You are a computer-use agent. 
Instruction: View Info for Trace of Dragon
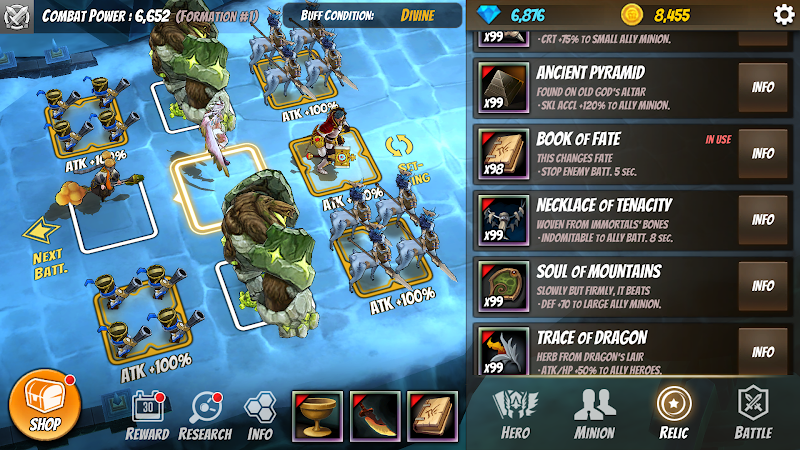(x=763, y=352)
